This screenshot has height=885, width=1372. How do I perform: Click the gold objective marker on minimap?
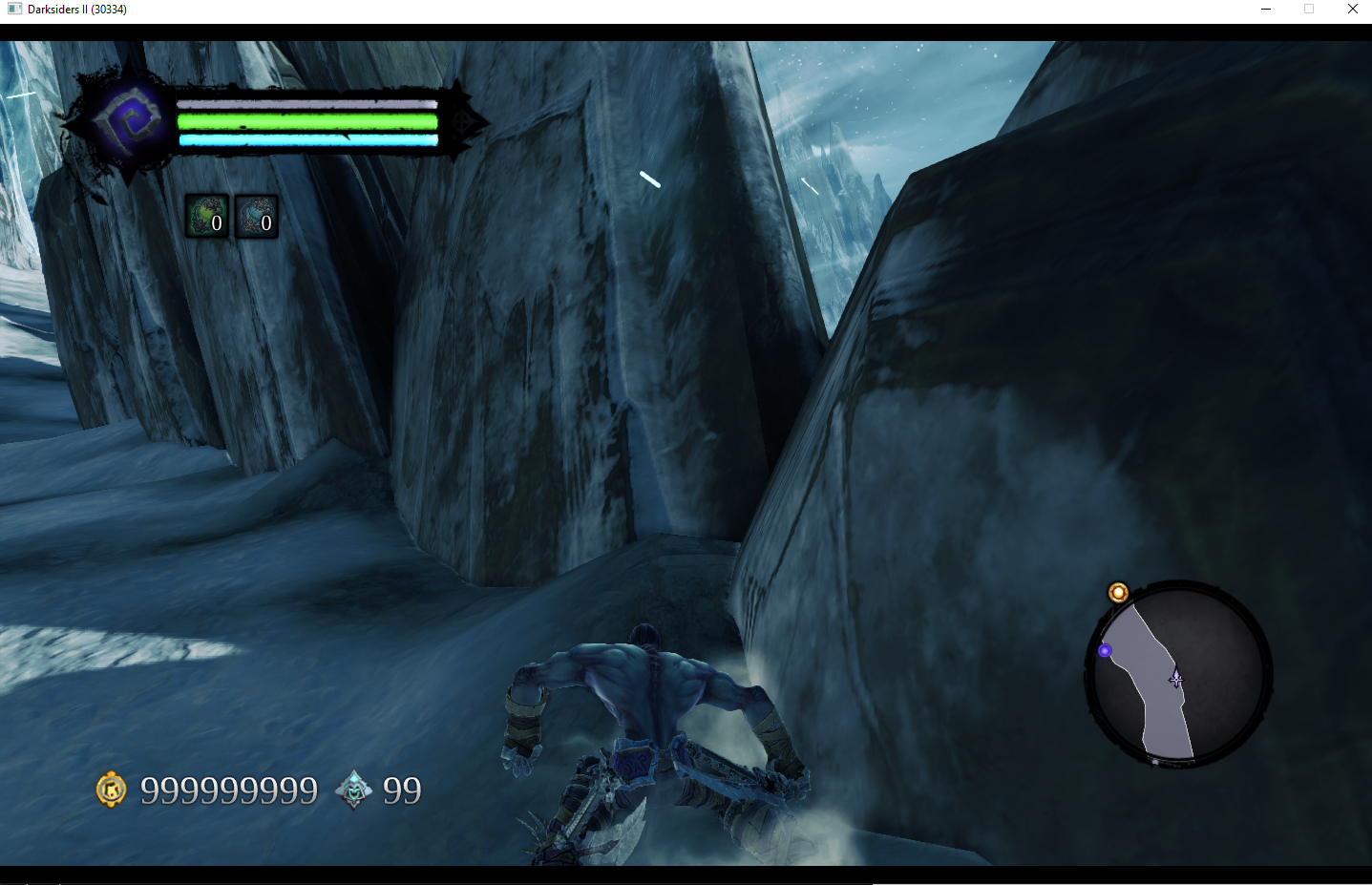(x=1118, y=593)
